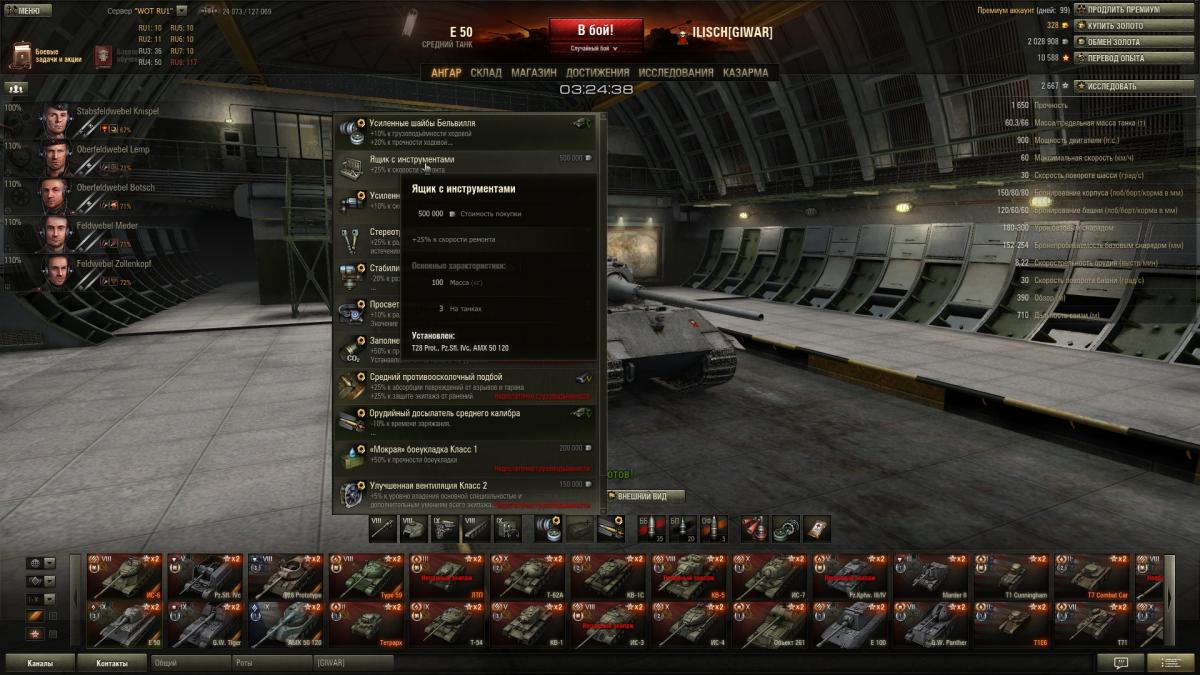This screenshot has width=1200, height=675.
Task: Switch to the "Исследования" tab
Action: click(676, 73)
